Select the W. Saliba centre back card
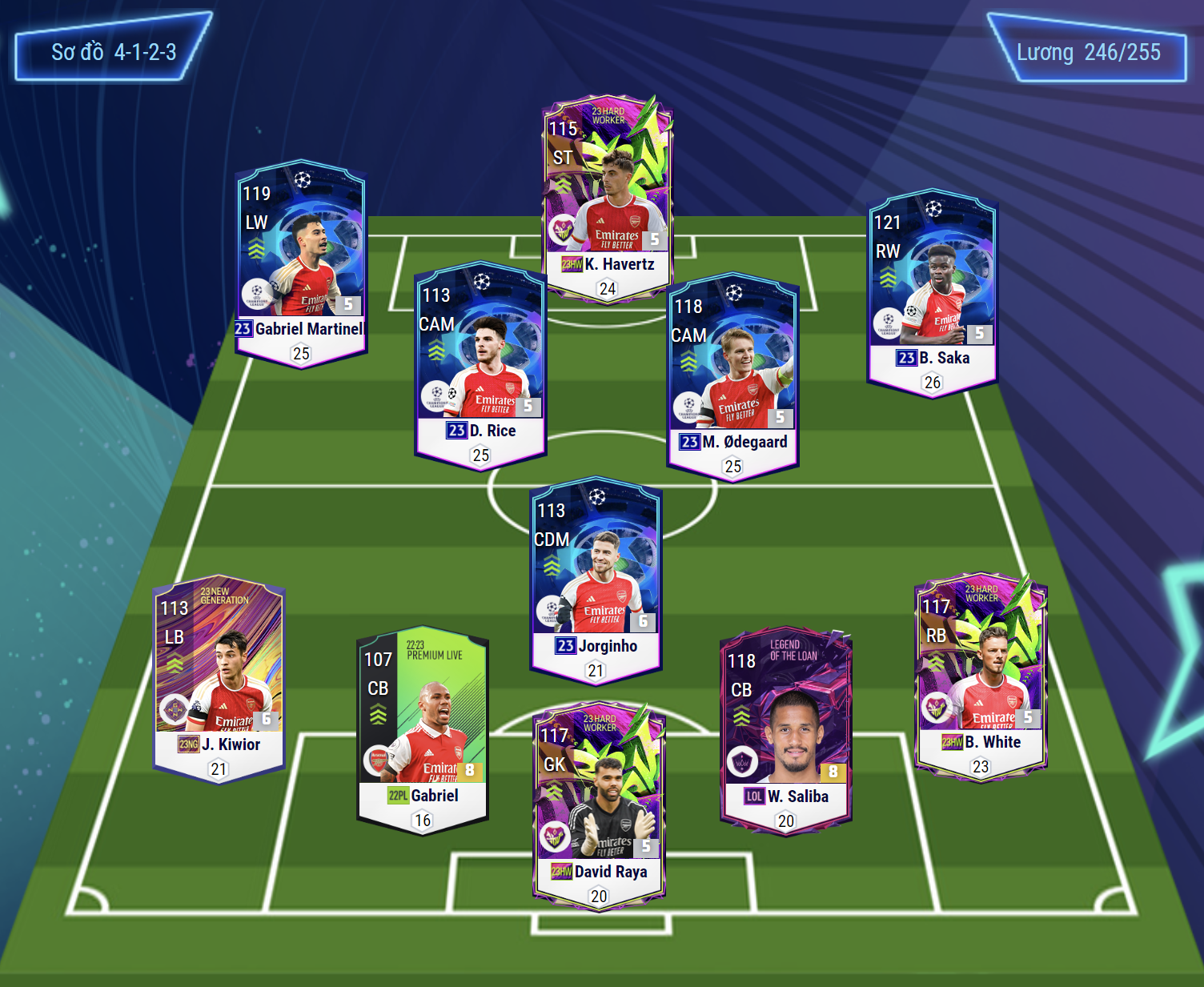The height and width of the screenshot is (987, 1204). pyautogui.click(x=786, y=730)
